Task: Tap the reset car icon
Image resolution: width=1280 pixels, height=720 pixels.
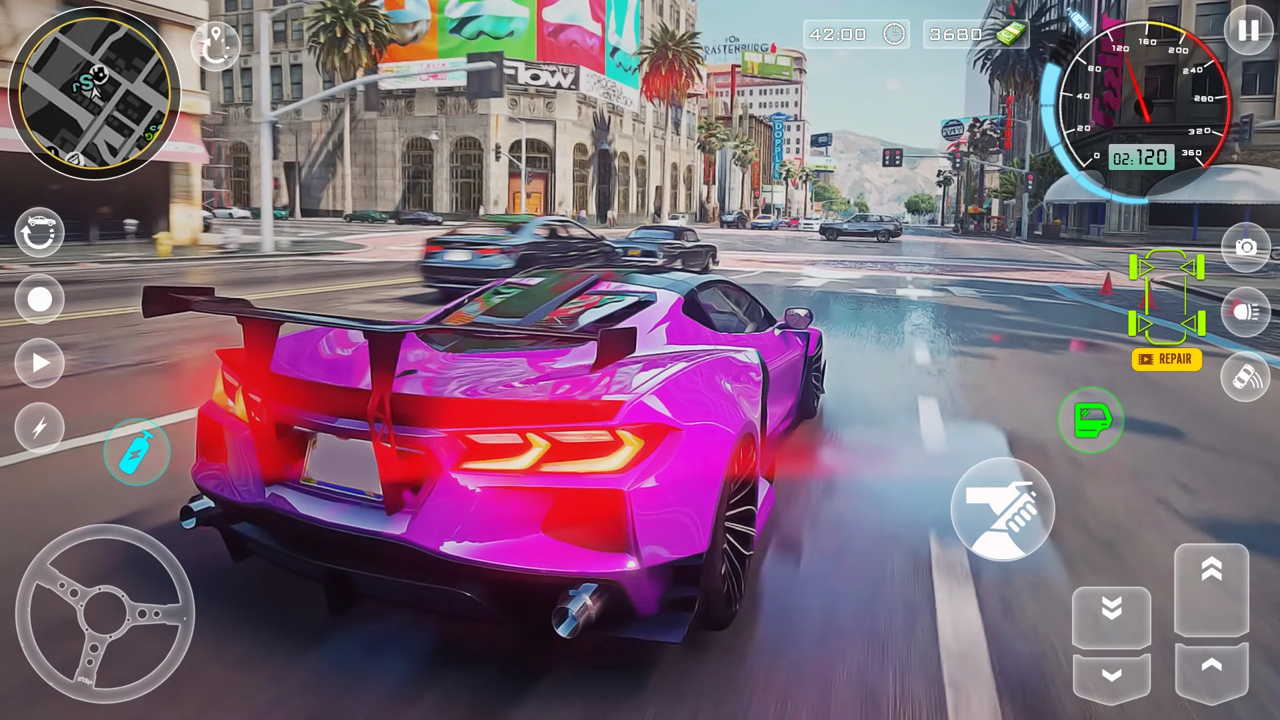Action: pyautogui.click(x=40, y=232)
